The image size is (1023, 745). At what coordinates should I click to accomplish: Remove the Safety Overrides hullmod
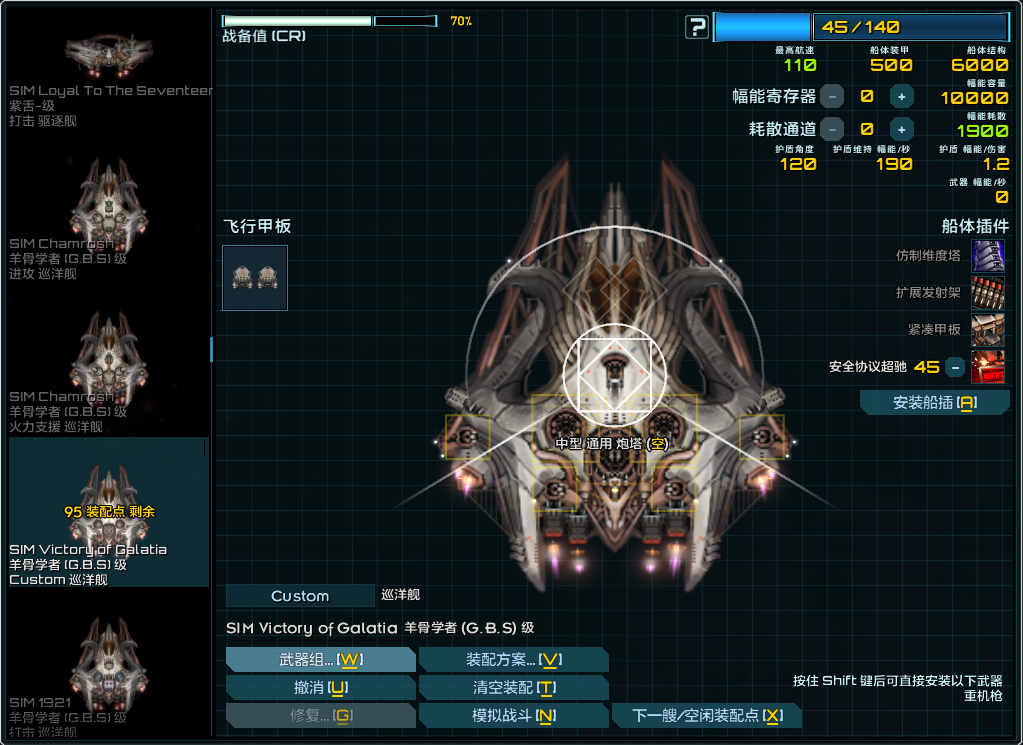click(x=955, y=367)
